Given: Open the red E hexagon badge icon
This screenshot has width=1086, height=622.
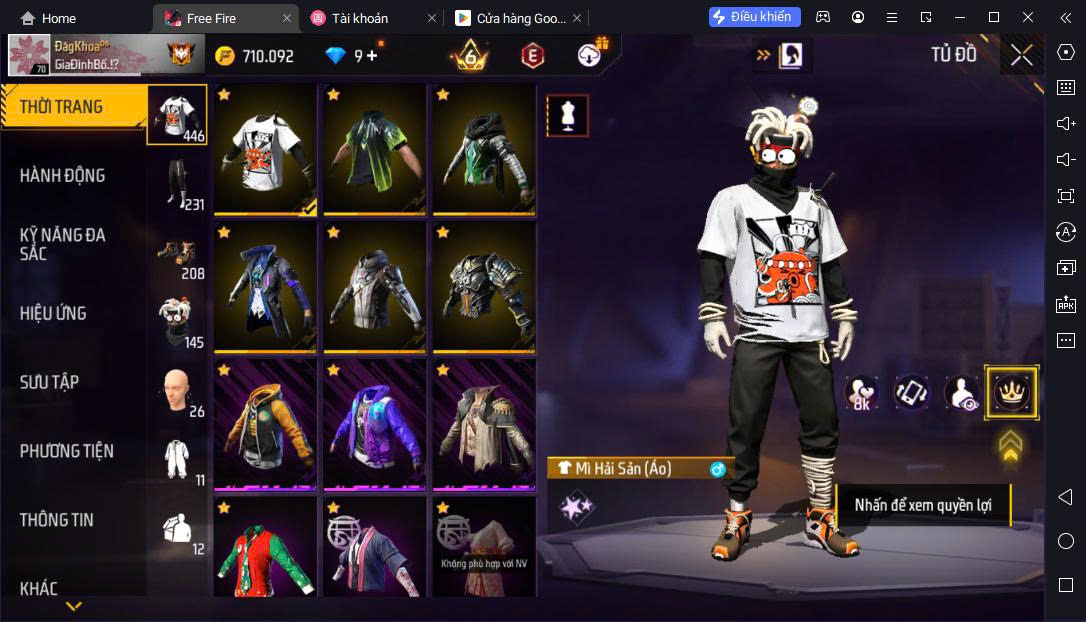Looking at the screenshot, I should coord(532,56).
